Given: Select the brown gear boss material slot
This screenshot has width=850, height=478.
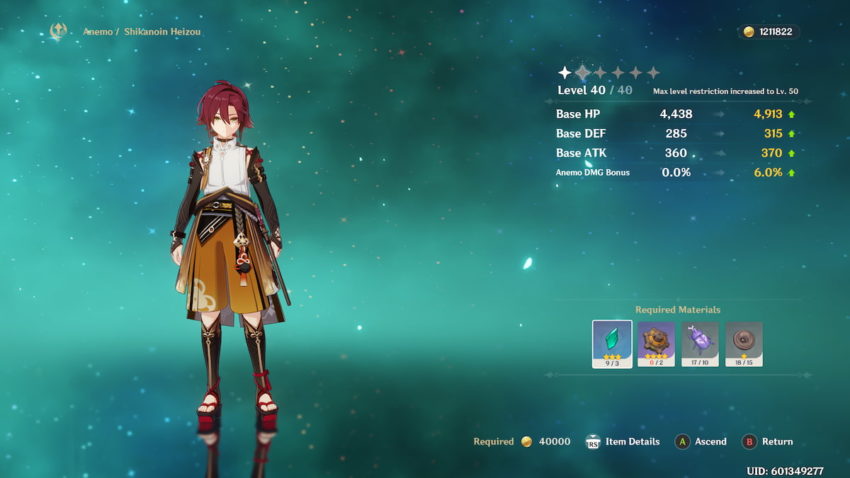Looking at the screenshot, I should [x=656, y=343].
